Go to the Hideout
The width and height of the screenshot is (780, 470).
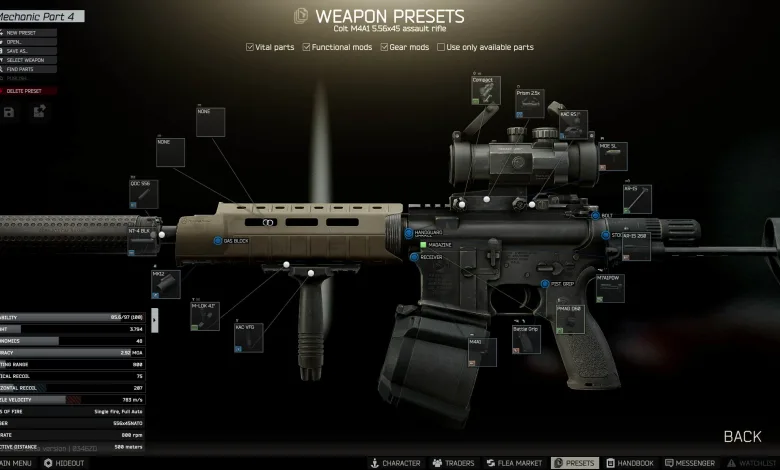(x=64, y=464)
